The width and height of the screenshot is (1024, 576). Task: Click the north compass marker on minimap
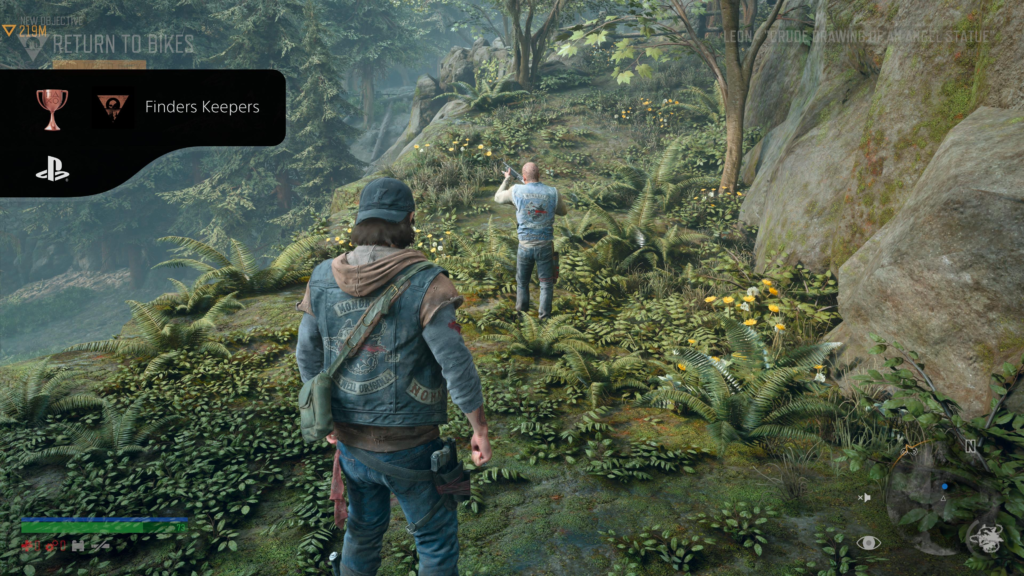click(970, 445)
